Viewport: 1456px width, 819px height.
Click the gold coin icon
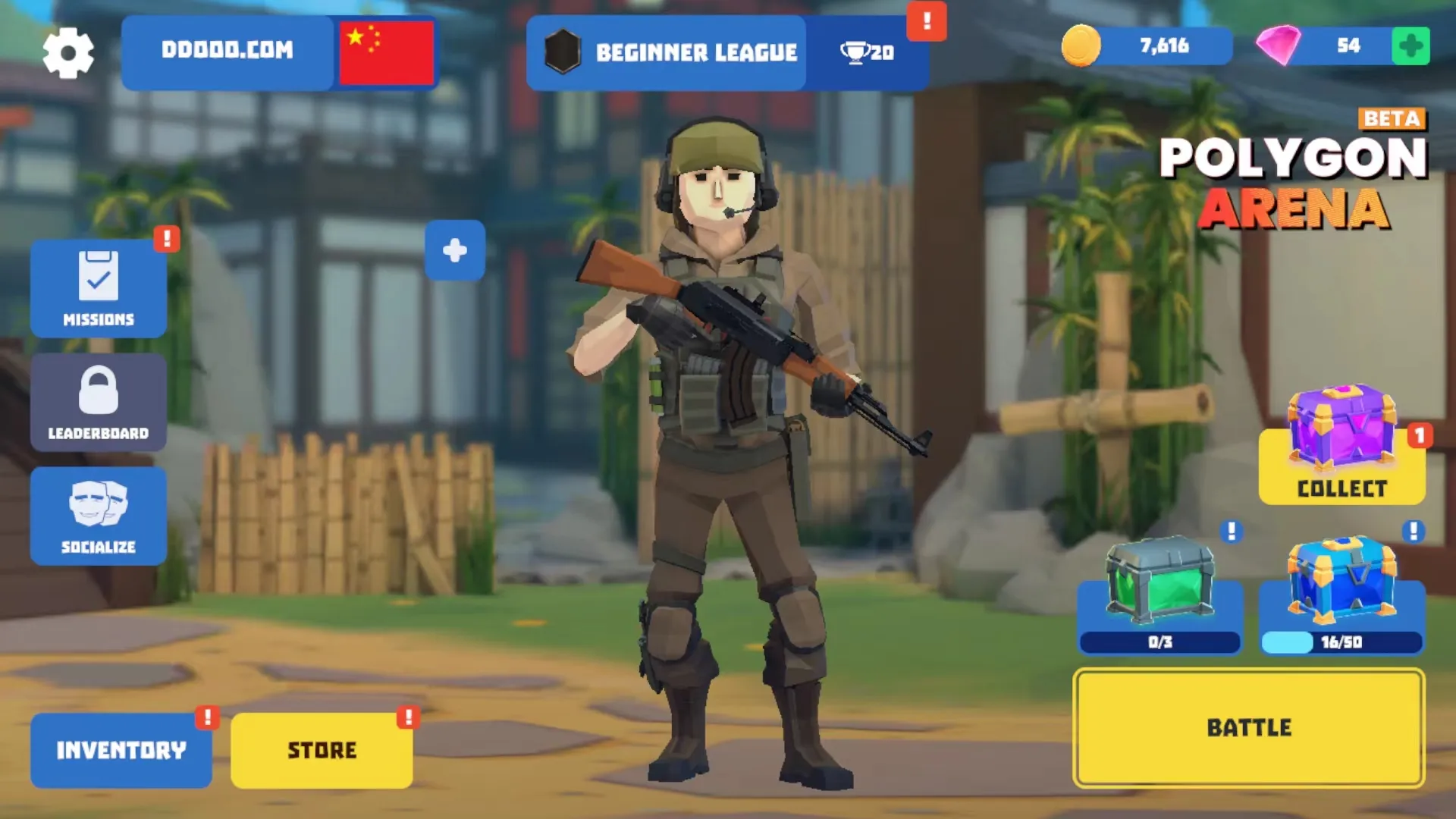coord(1083,45)
